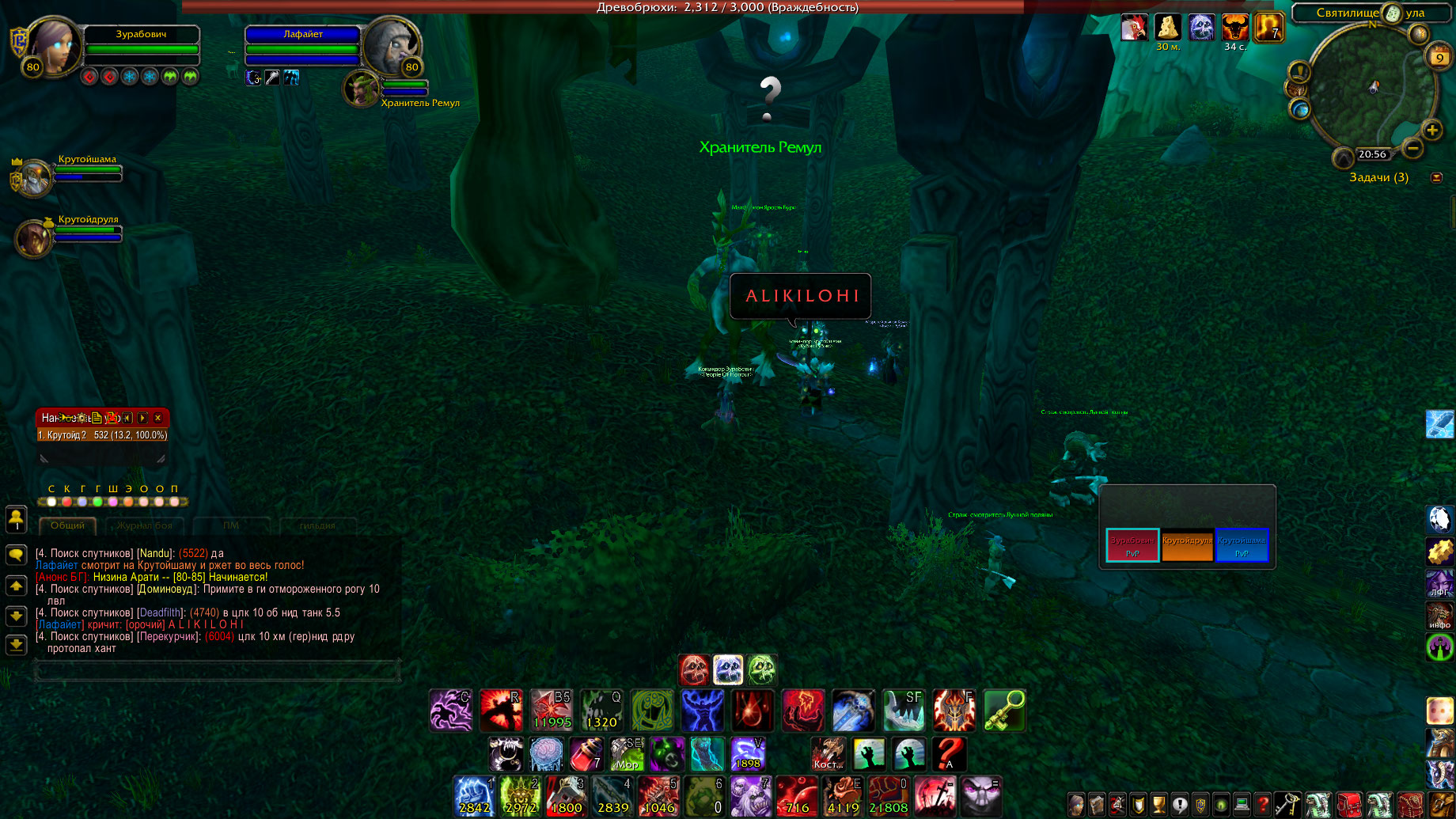This screenshot has width=1456, height=819.
Task: Activate the green key action button
Action: (x=1004, y=710)
